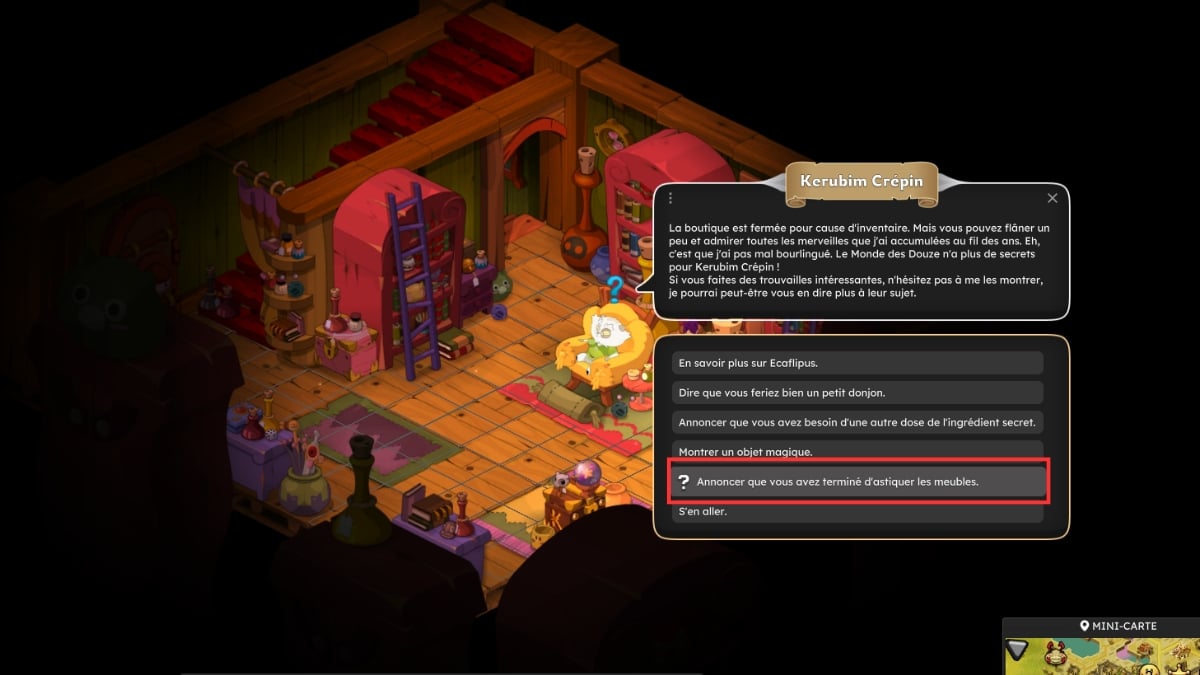Viewport: 1200px width, 675px height.
Task: Click the triangle arrow on the mini-map
Action: pos(1017,649)
